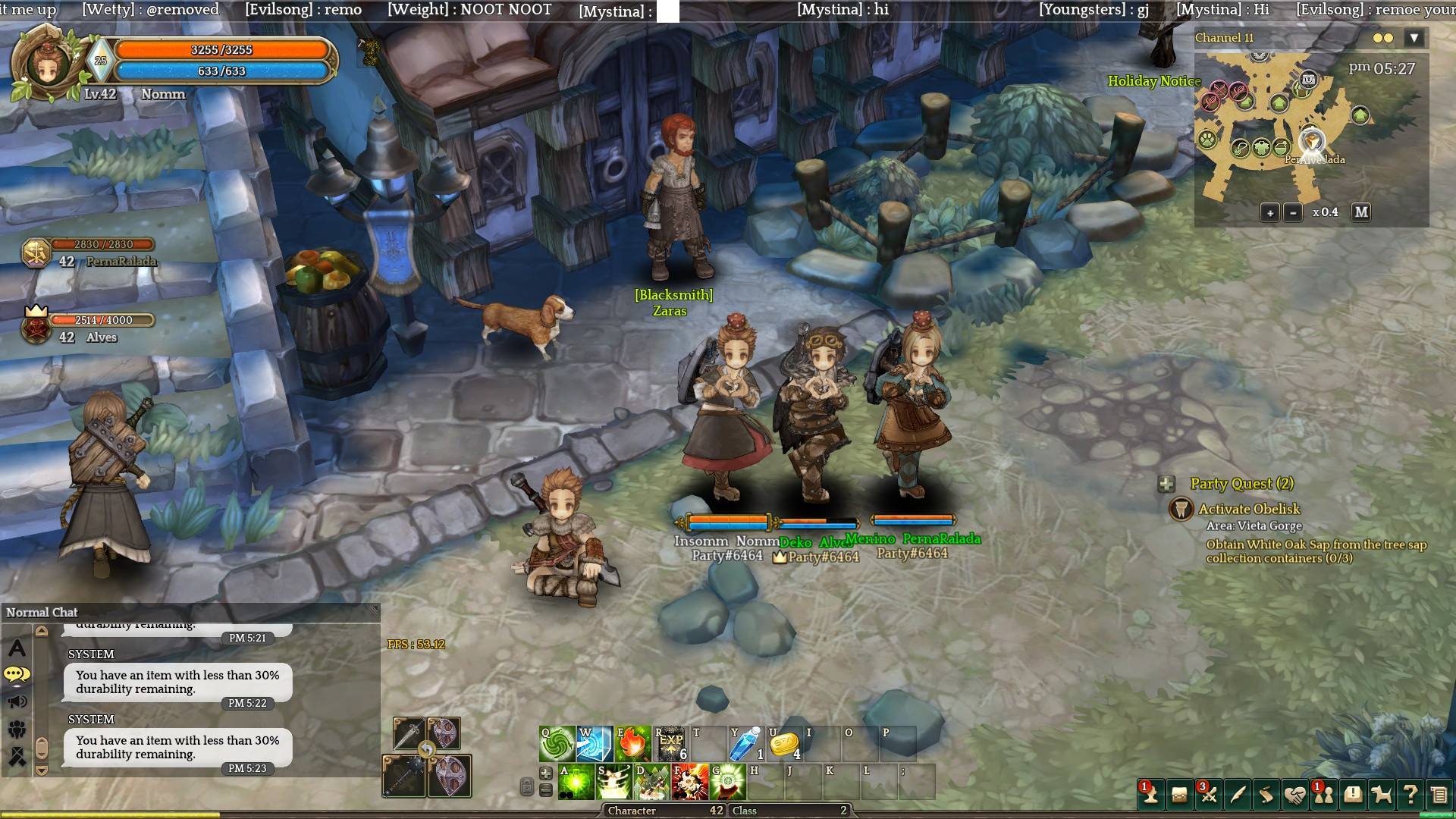Open the crossed swords skills menu
This screenshot has height=819, width=1456.
pos(1209,794)
